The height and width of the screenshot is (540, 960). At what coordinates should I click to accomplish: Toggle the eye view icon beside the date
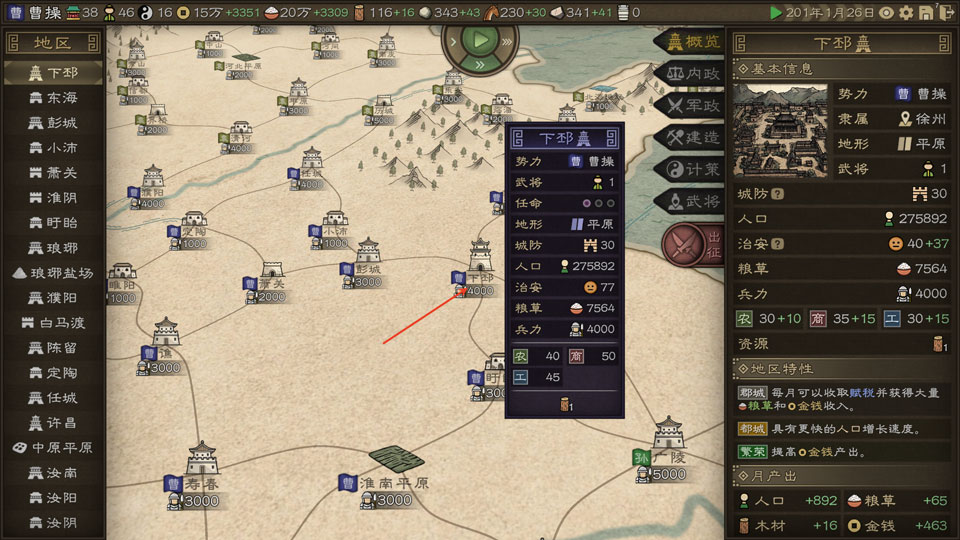pyautogui.click(x=886, y=13)
